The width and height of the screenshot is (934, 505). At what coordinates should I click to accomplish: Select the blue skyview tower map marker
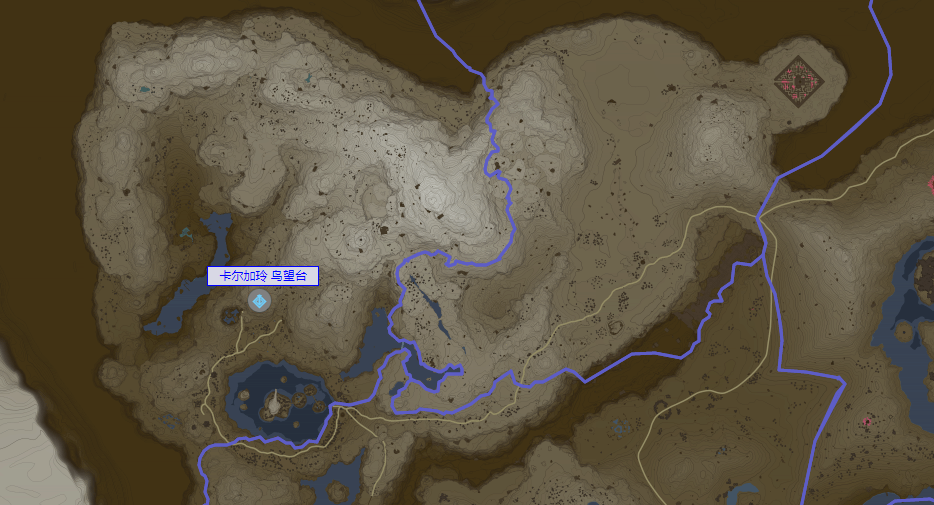(x=260, y=301)
